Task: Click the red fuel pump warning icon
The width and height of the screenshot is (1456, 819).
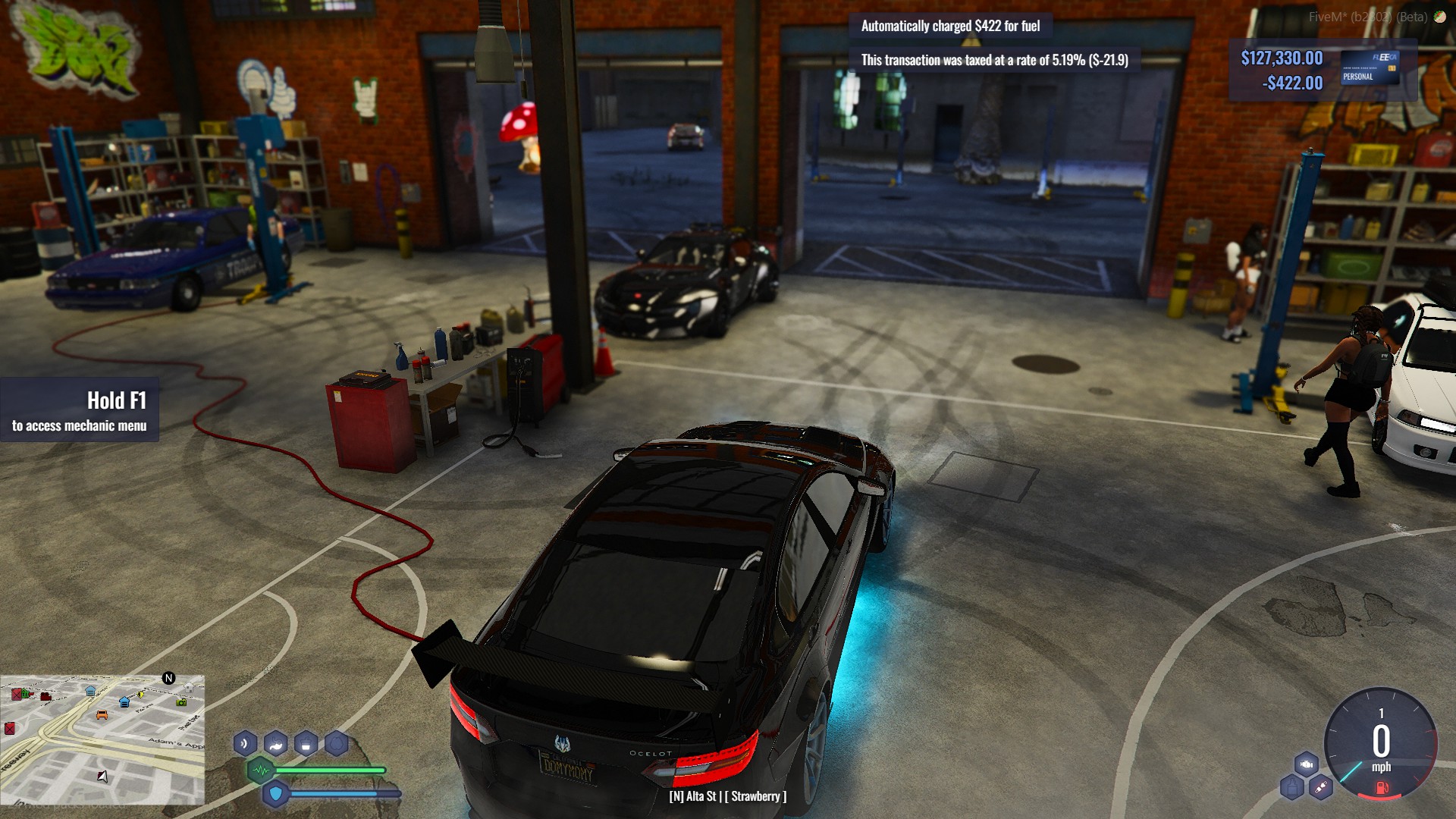Action: tap(1381, 788)
